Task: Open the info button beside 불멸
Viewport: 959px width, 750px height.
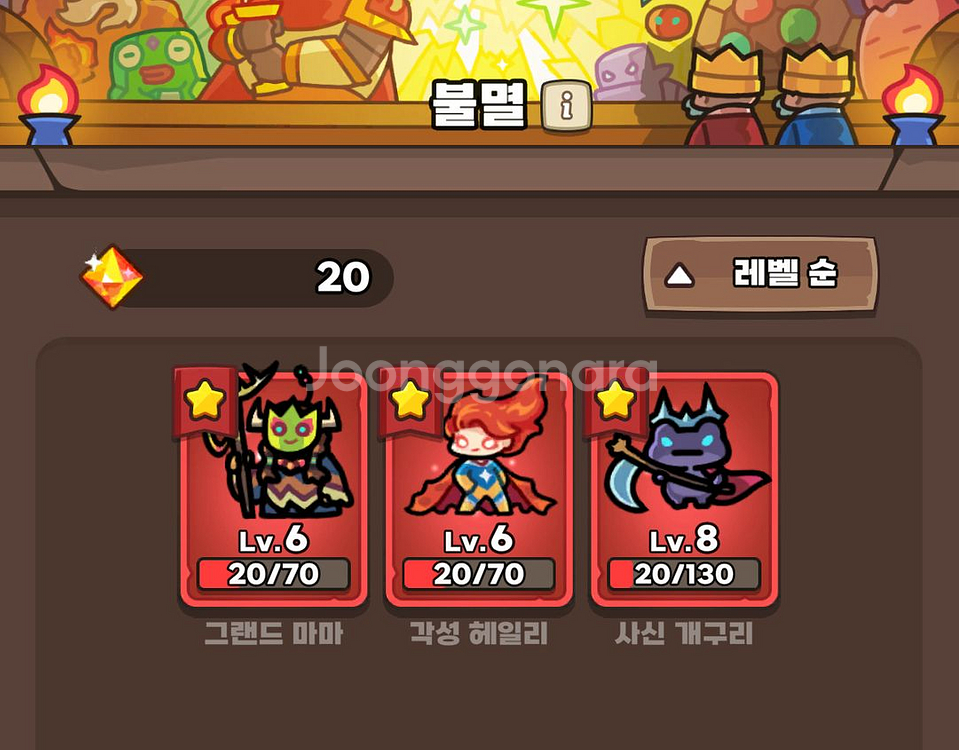Action: [566, 107]
